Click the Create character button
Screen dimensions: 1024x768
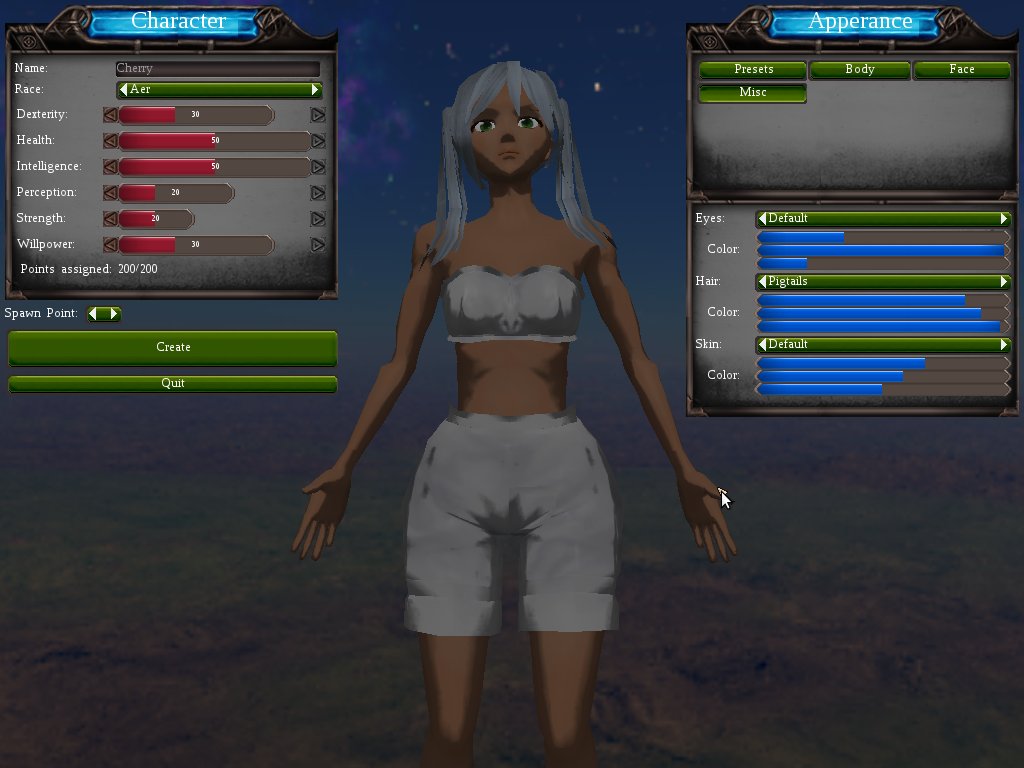172,347
